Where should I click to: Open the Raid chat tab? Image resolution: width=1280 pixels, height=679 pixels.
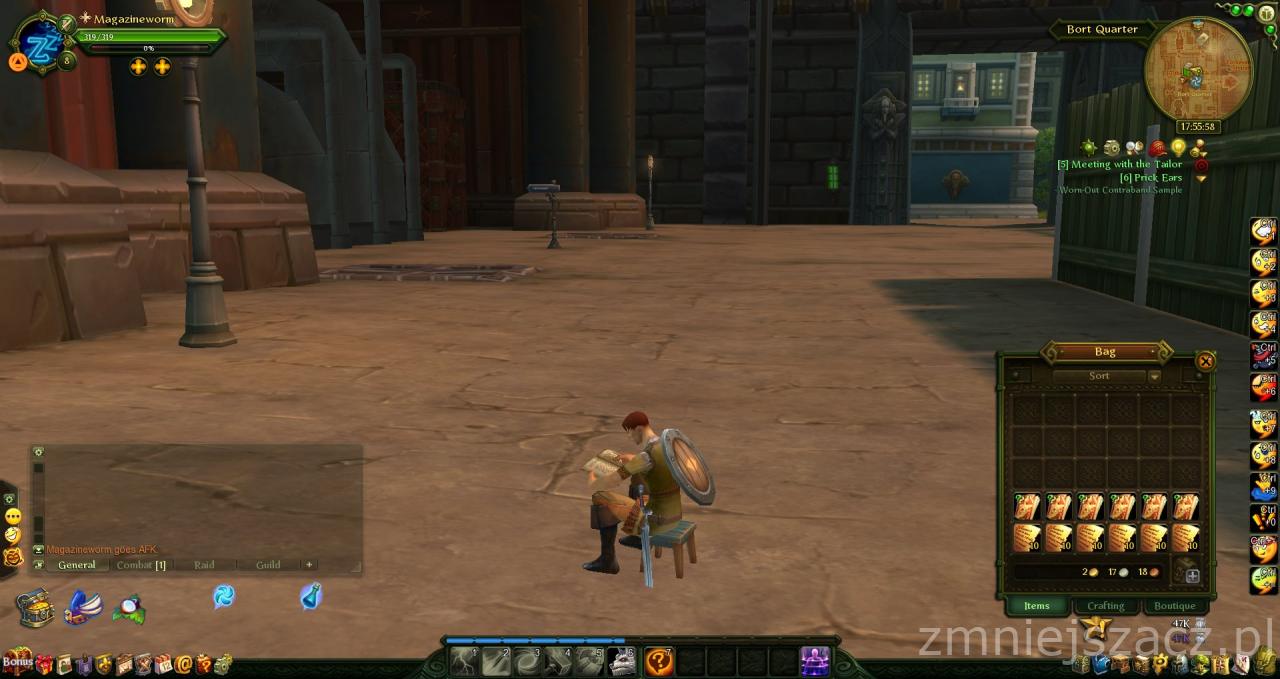(x=204, y=565)
